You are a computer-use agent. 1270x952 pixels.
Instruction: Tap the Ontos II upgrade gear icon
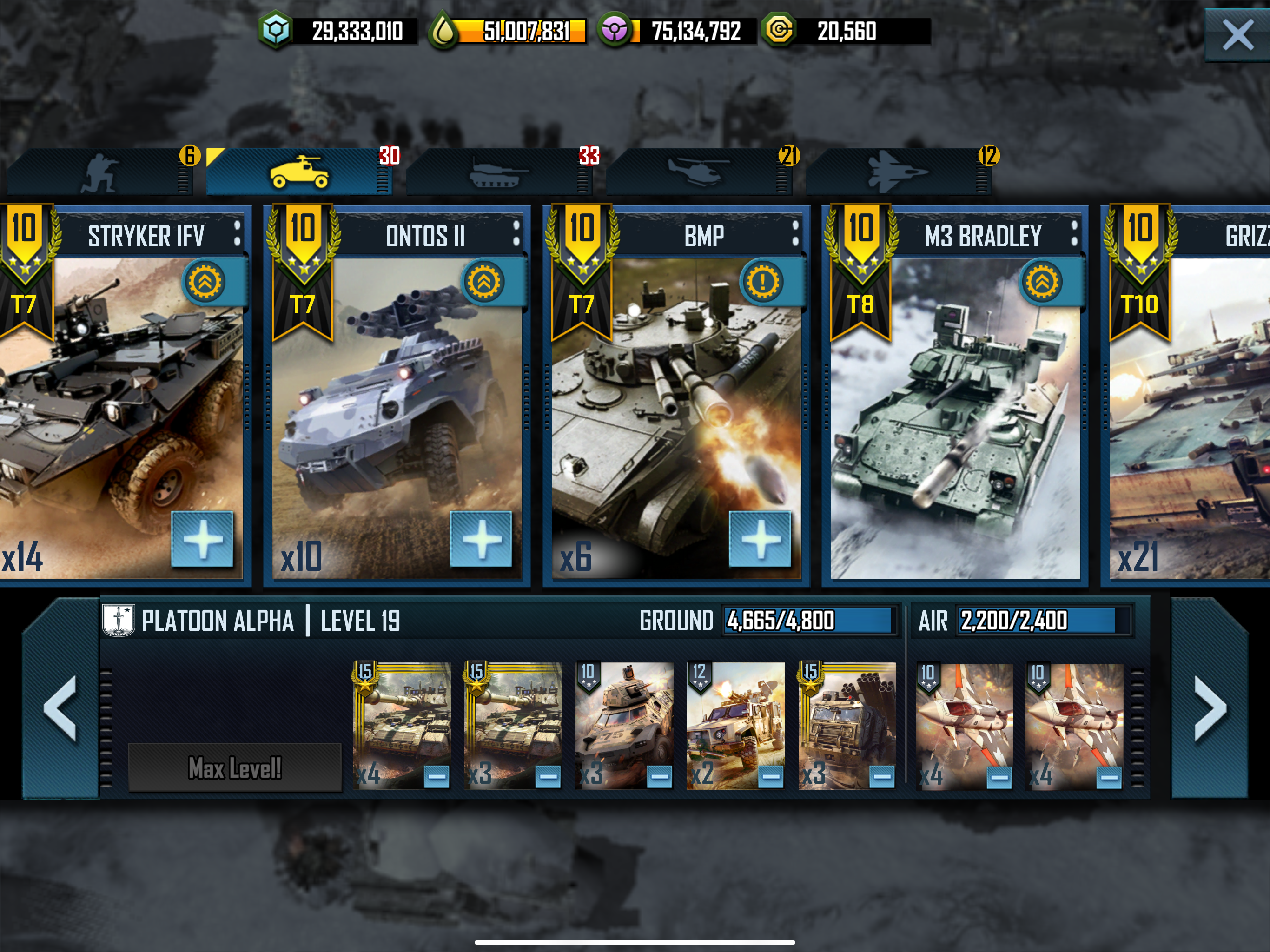coord(484,281)
